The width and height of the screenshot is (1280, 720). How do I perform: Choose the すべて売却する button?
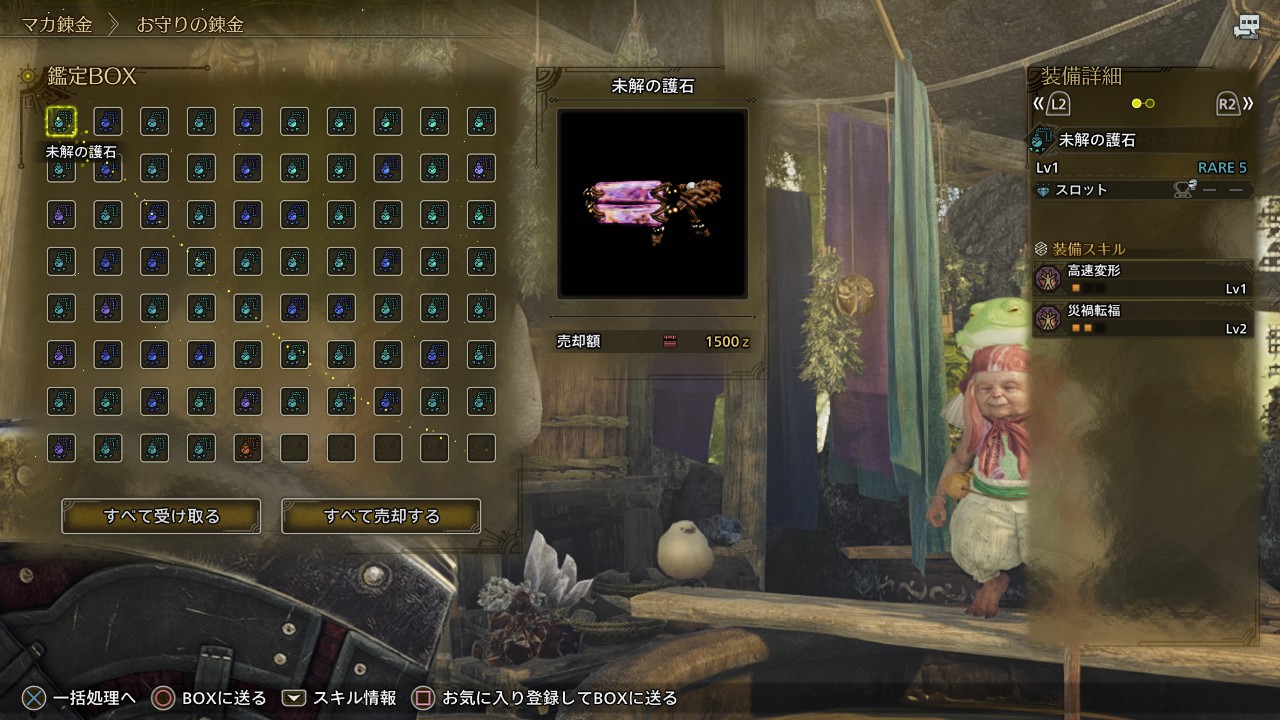pos(381,516)
